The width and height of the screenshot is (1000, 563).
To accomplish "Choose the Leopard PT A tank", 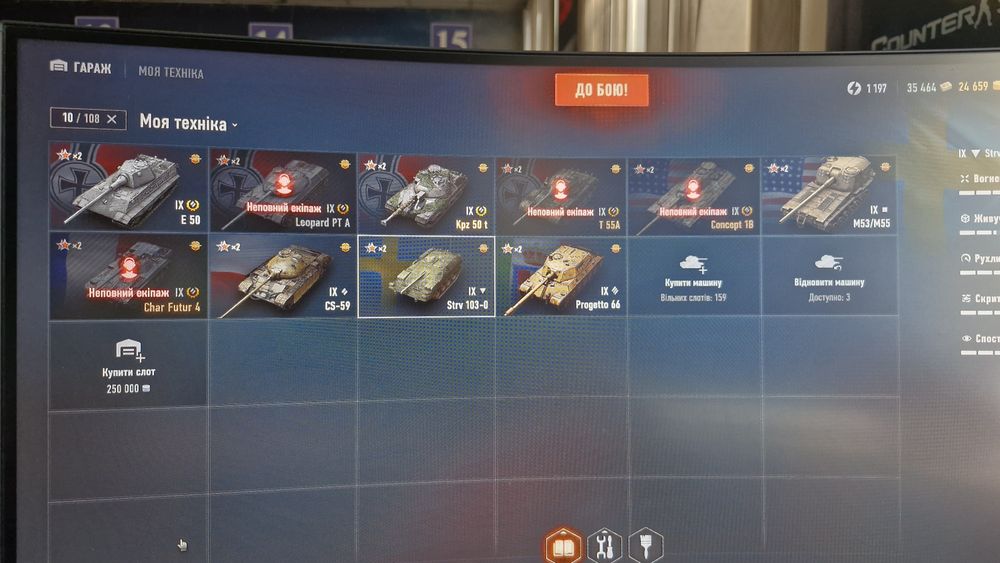I will click(283, 190).
